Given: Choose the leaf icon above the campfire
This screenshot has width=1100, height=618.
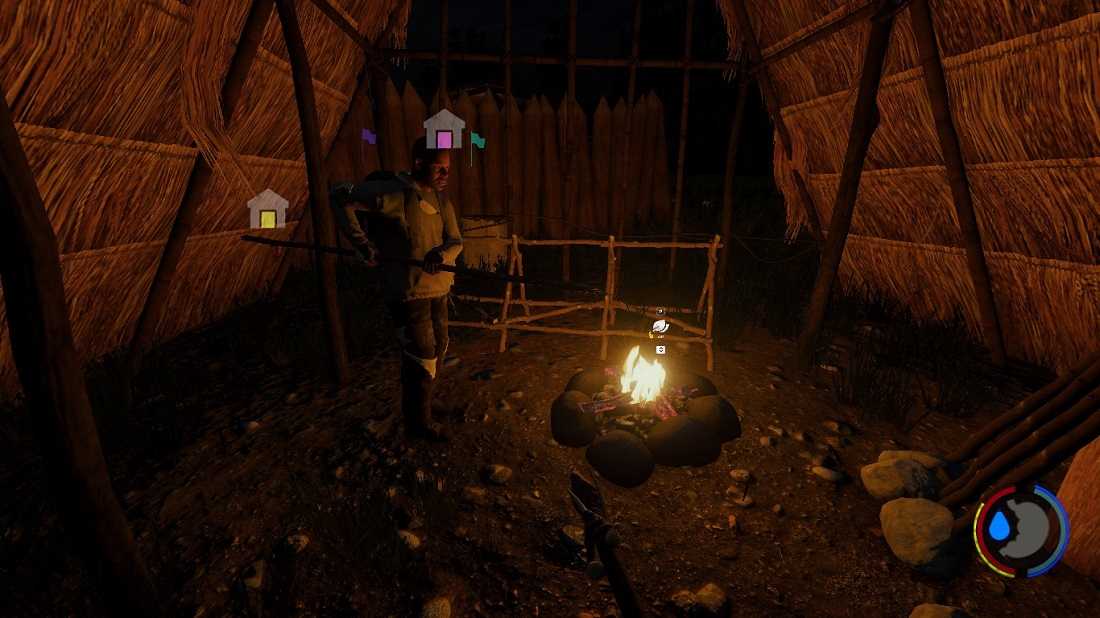Looking at the screenshot, I should point(660,326).
